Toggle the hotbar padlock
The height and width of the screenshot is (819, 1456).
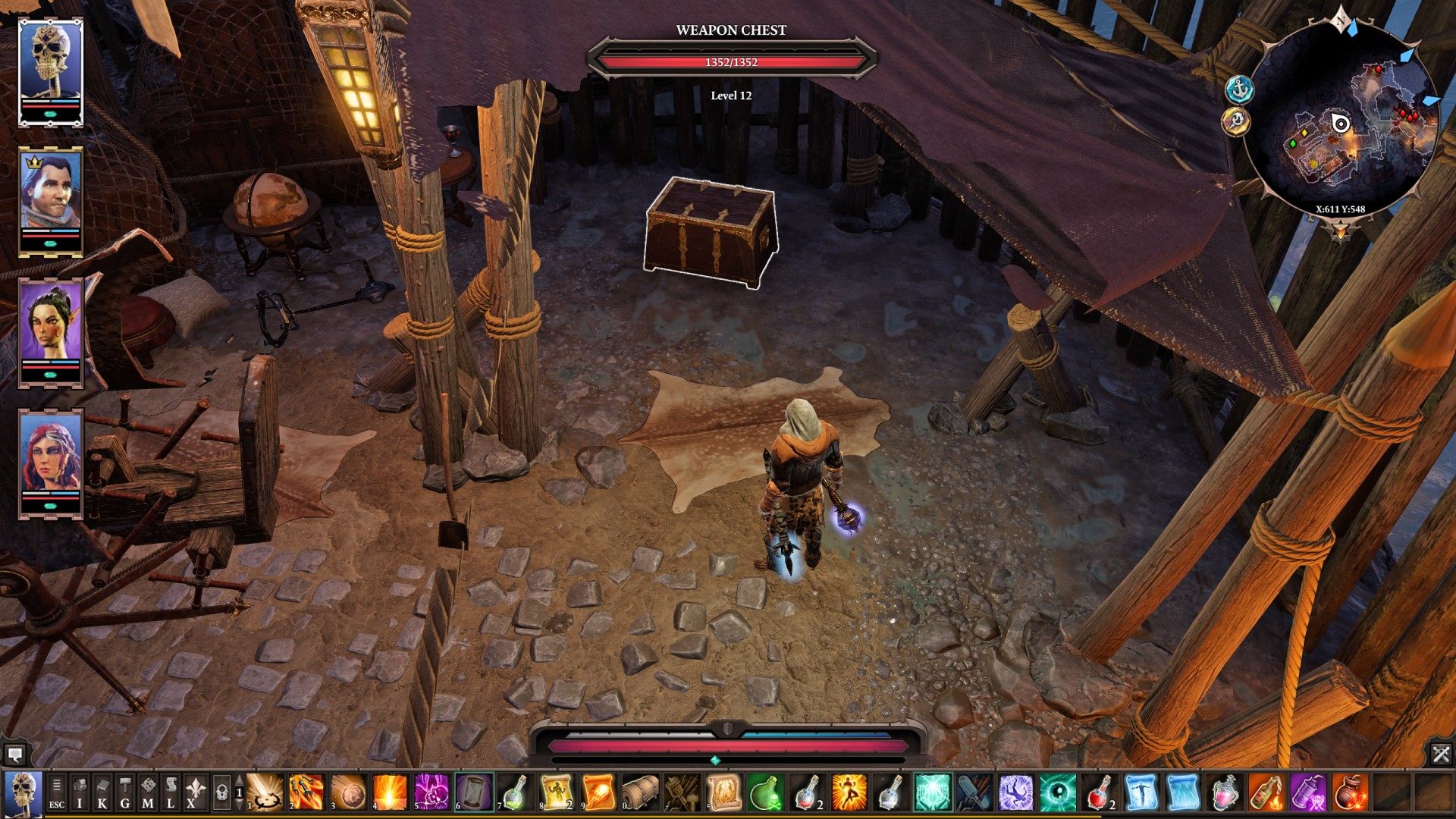point(221,793)
